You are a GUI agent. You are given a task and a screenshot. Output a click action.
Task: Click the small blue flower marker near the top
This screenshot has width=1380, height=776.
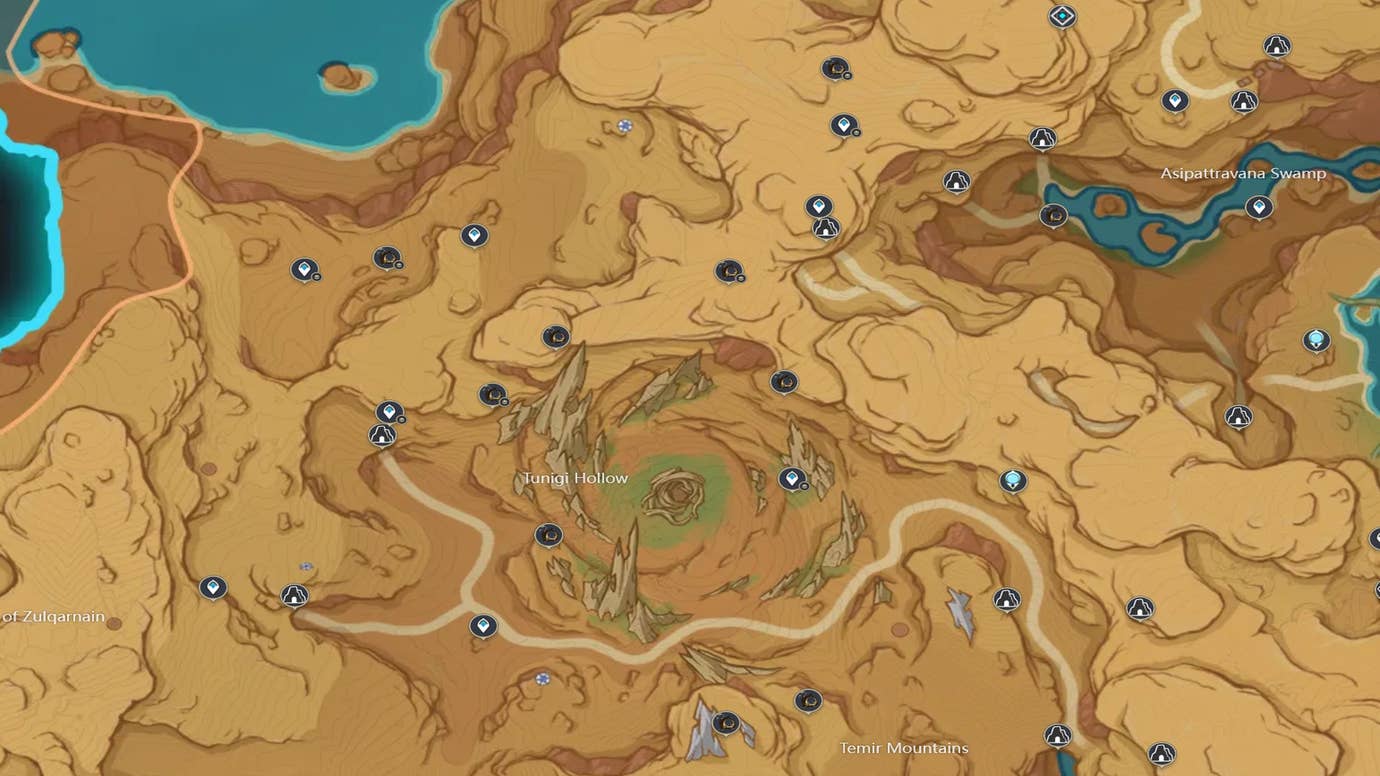click(625, 126)
